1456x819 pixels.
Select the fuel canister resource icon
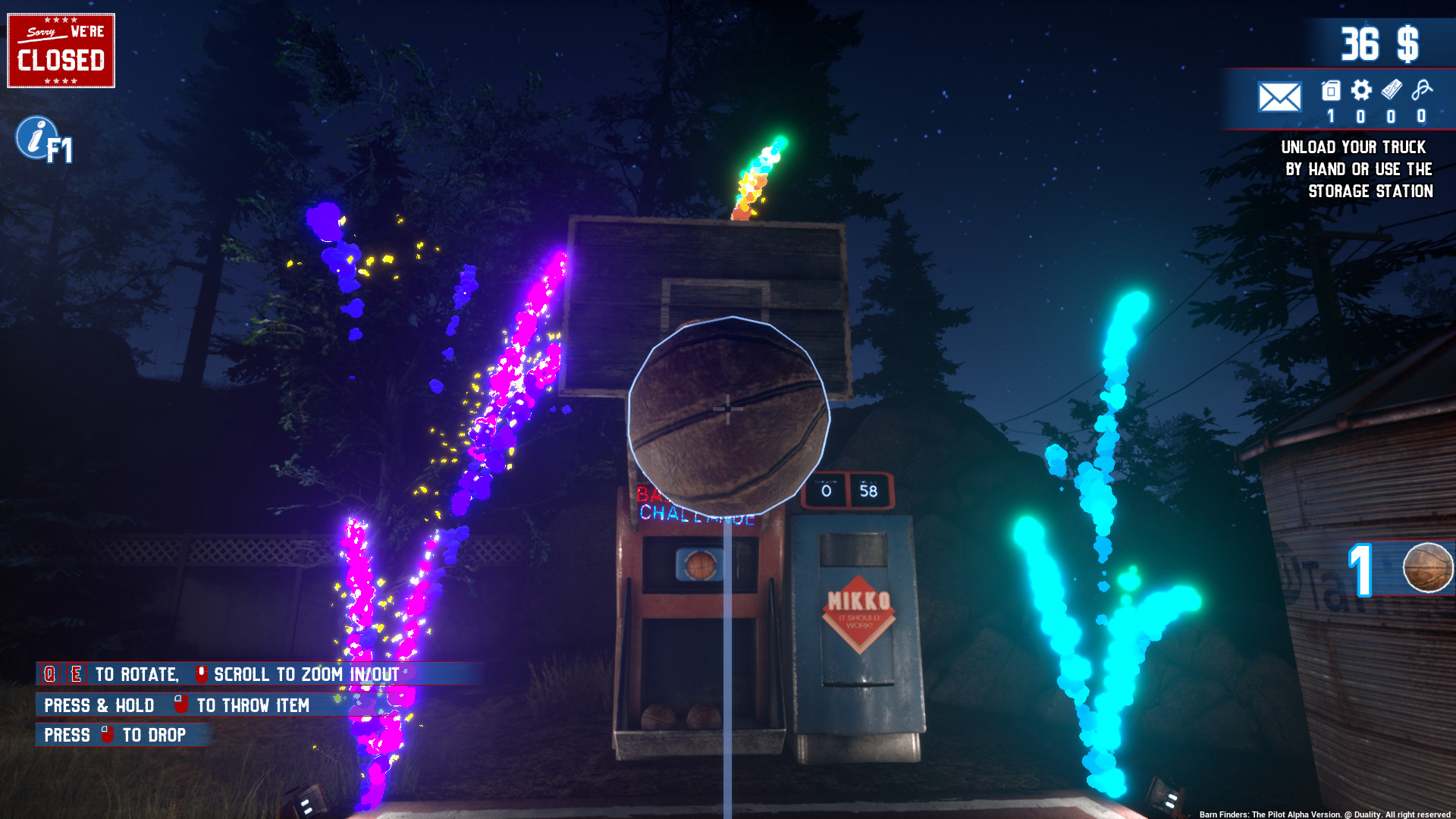(1329, 89)
